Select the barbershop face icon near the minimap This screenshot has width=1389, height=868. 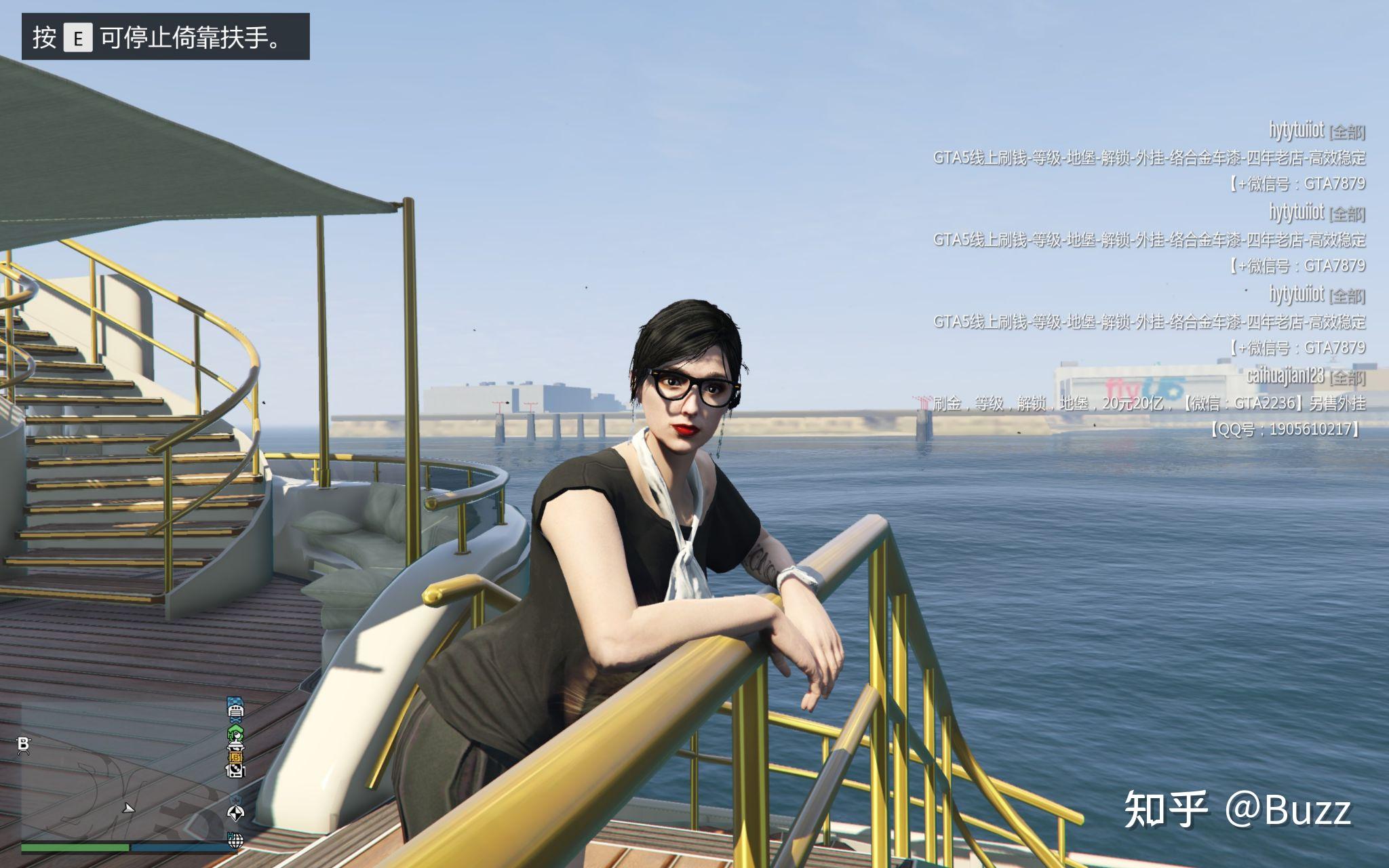pos(235,747)
